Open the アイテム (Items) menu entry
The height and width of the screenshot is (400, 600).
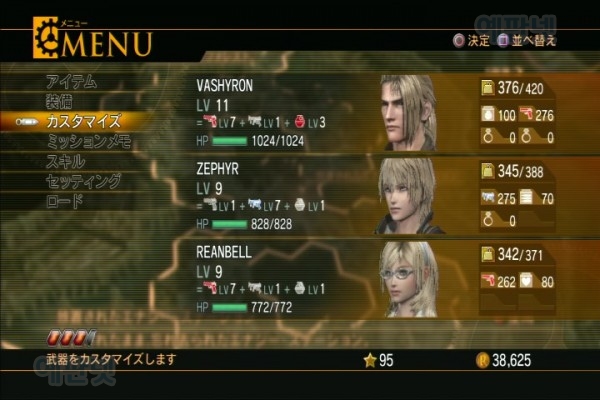click(70, 81)
